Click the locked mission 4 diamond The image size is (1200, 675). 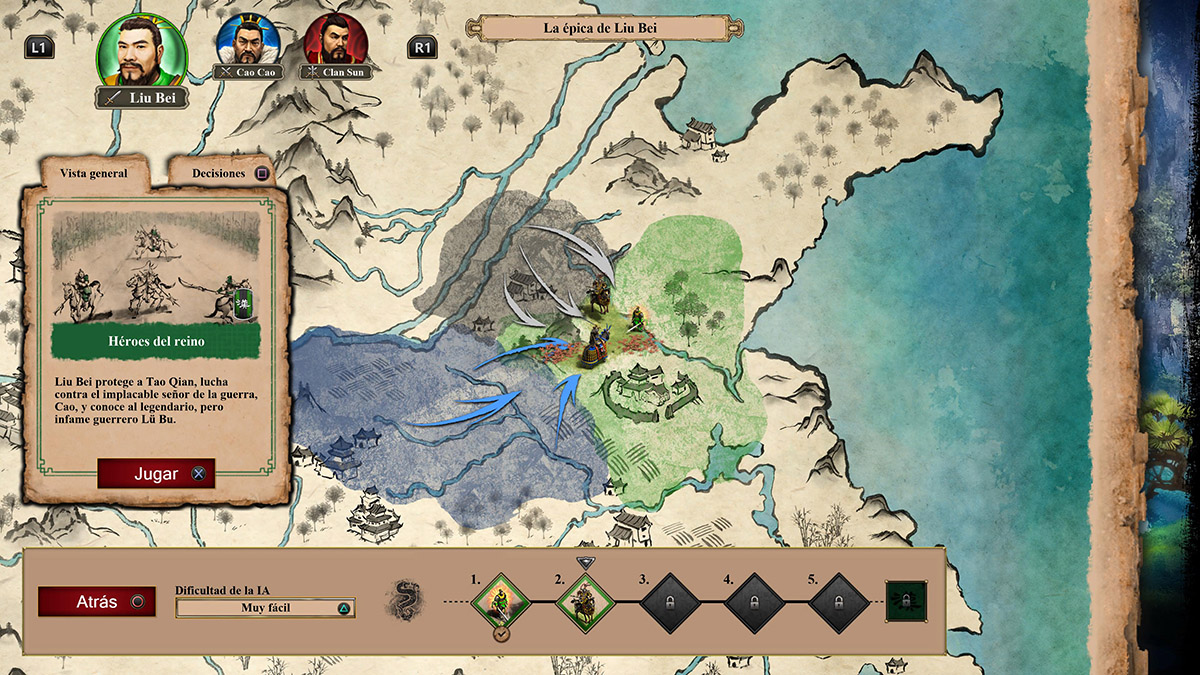pyautogui.click(x=751, y=602)
